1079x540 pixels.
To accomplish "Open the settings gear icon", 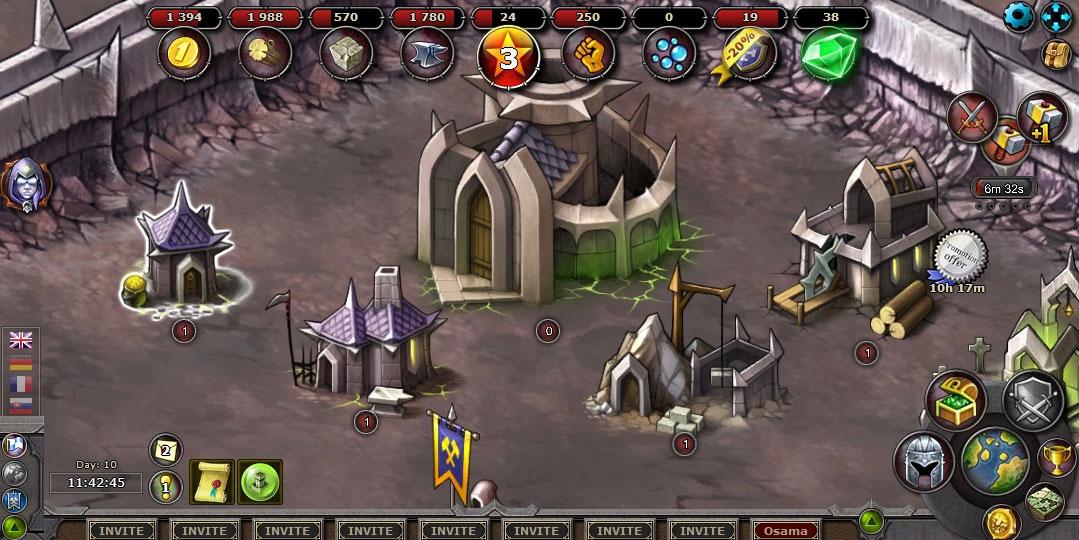I will pos(1018,15).
